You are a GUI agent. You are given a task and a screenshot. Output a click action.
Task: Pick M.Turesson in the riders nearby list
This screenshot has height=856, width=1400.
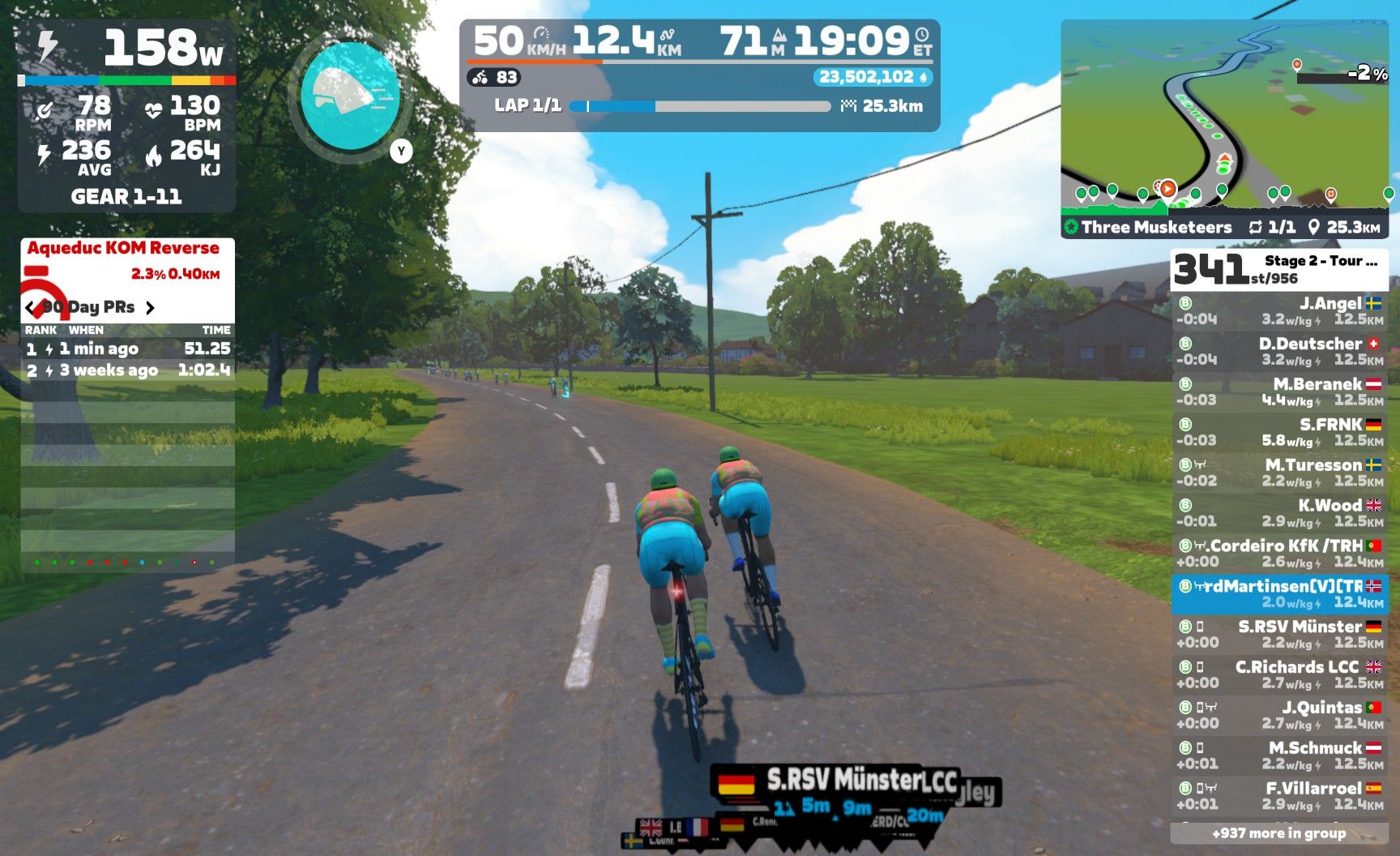coord(1279,473)
